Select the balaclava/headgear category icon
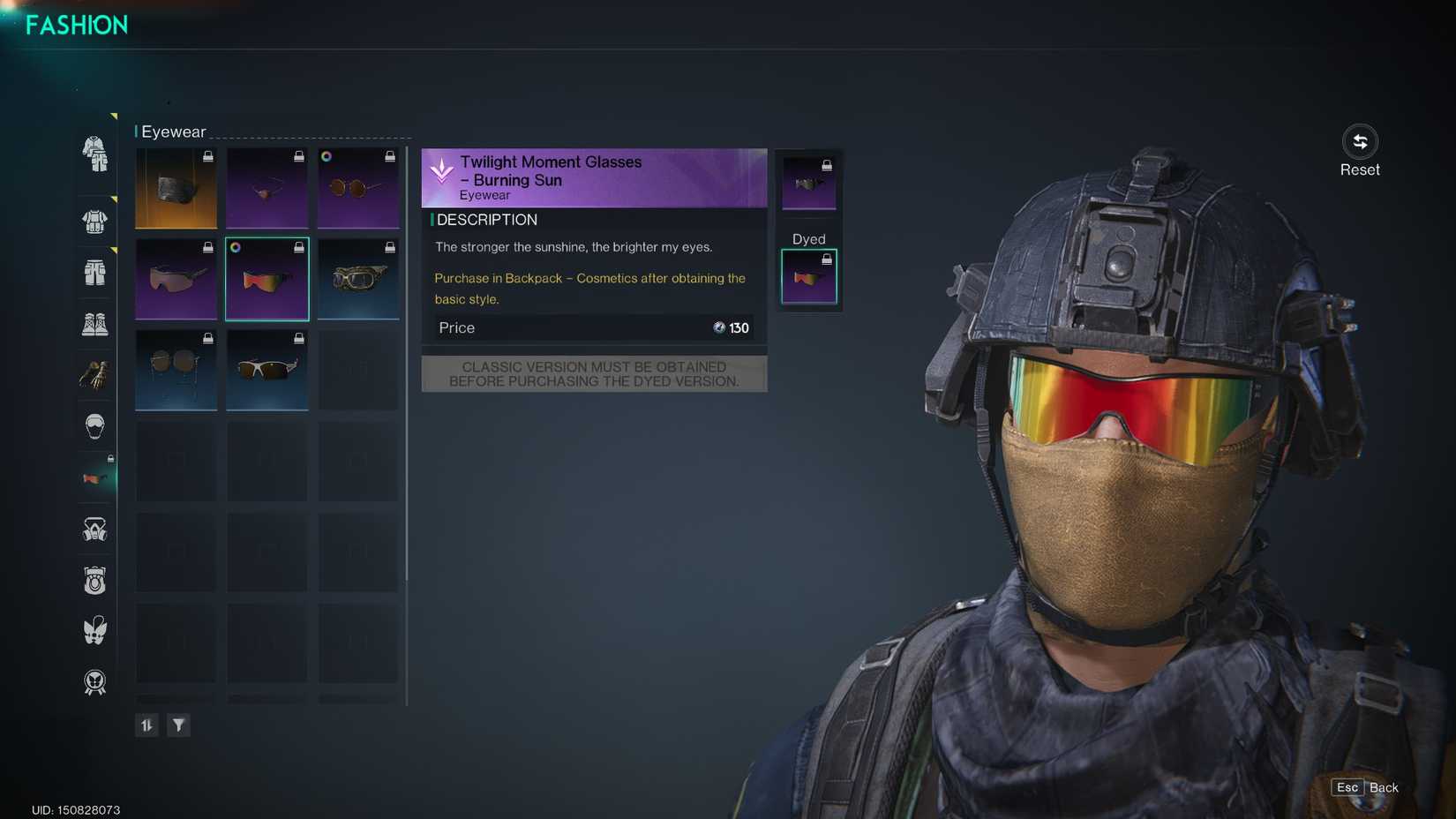This screenshot has width=1456, height=819. coord(94,425)
